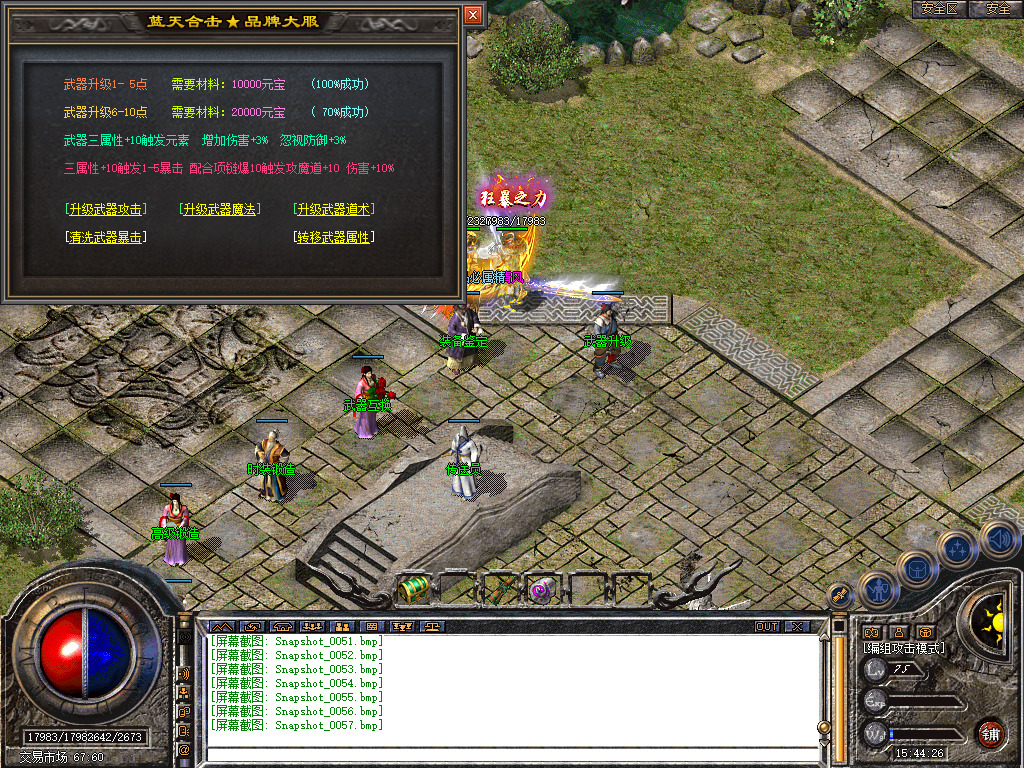This screenshot has width=1024, height=768.
Task: Toggle sound with the speaker button
Action: point(996,537)
